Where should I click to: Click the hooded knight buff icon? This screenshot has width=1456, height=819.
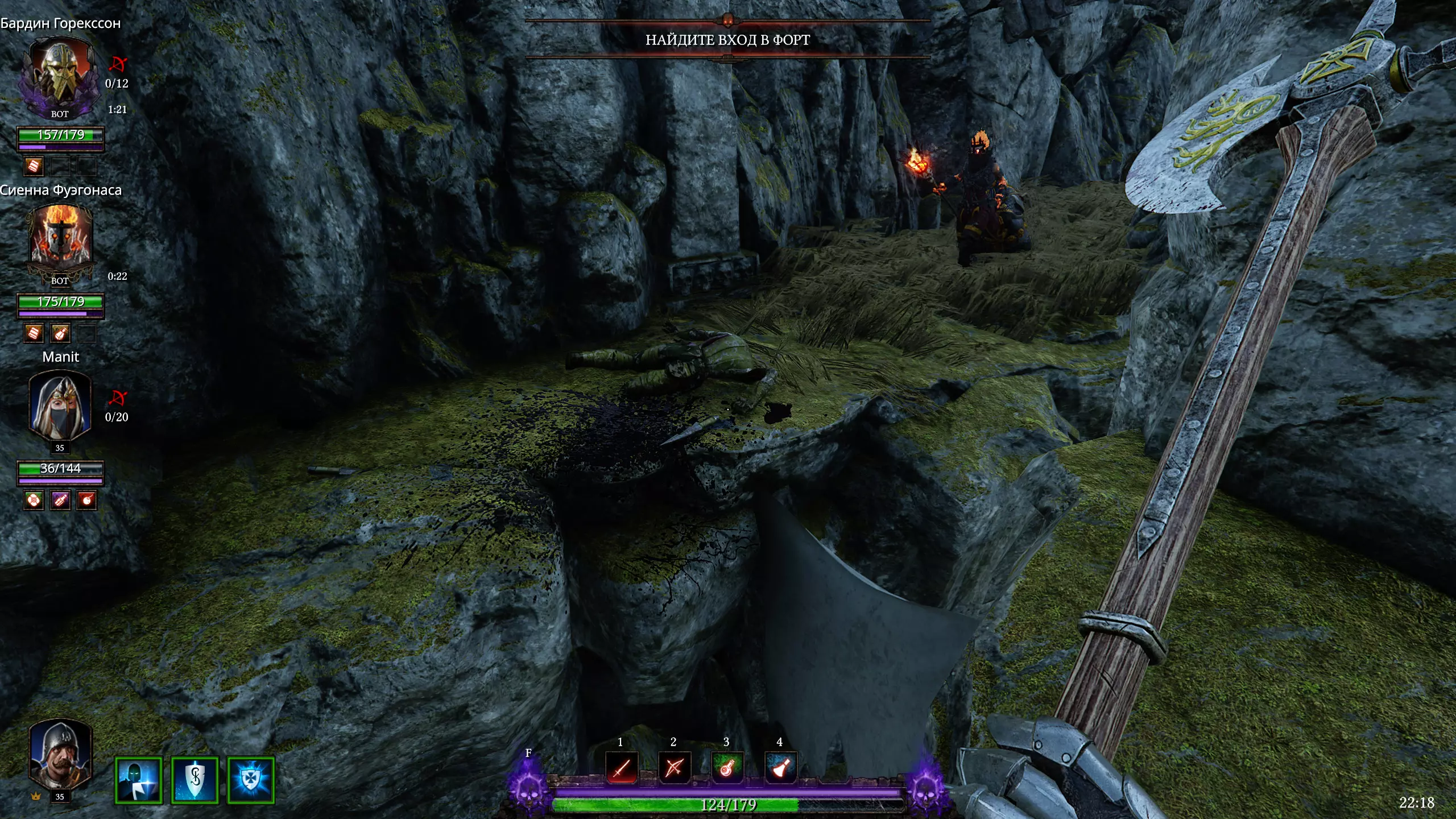coord(139,780)
